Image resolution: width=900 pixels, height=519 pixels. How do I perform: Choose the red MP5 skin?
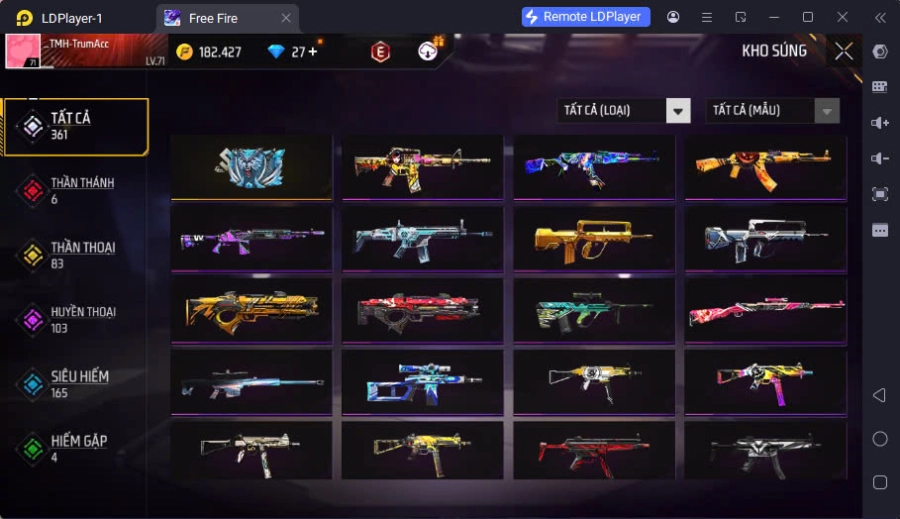point(593,451)
